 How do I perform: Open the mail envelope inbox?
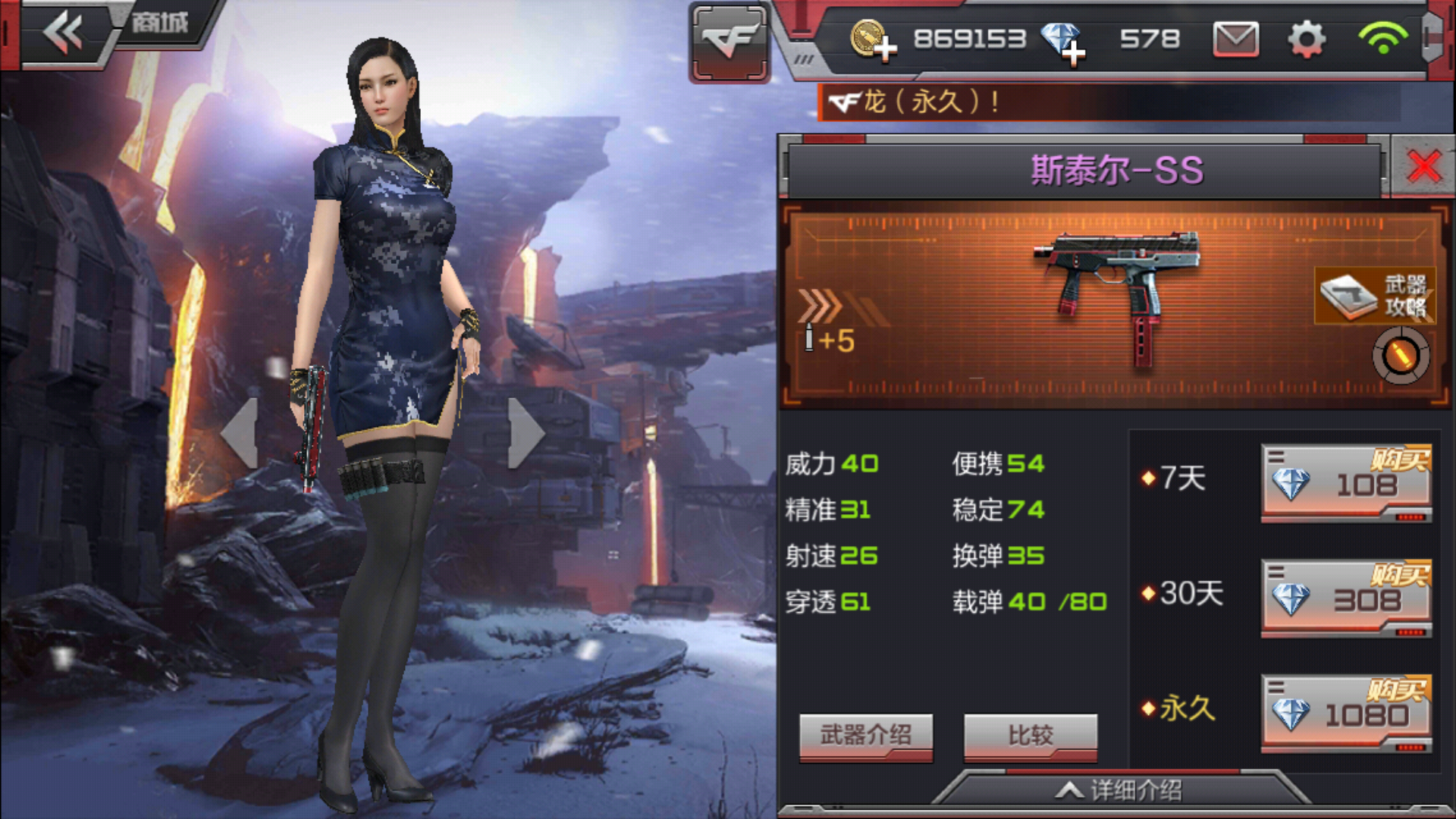click(x=1235, y=39)
